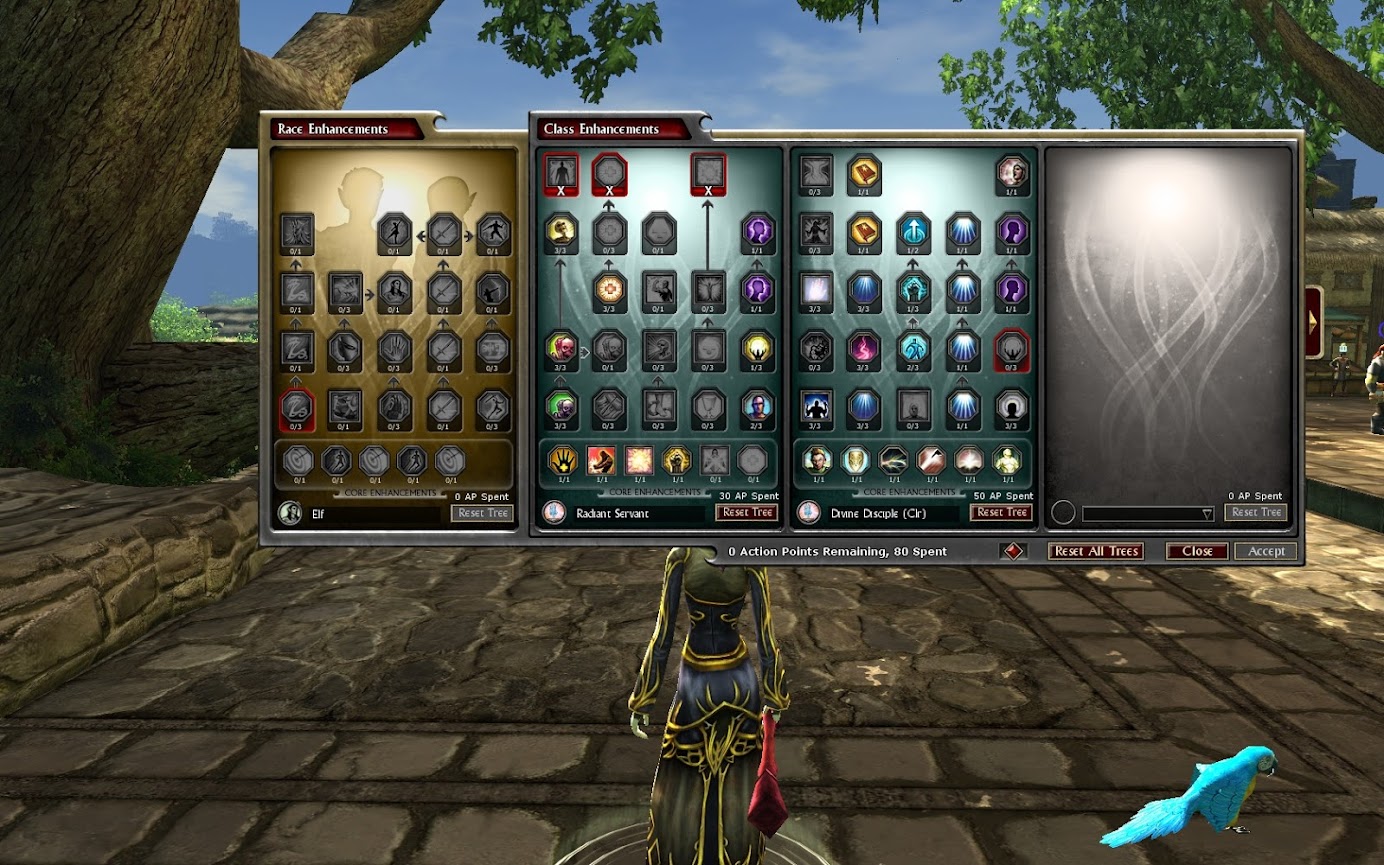Click the golden statue Divine Disciple core enhancement
This screenshot has height=865, width=1384.
tap(1007, 460)
